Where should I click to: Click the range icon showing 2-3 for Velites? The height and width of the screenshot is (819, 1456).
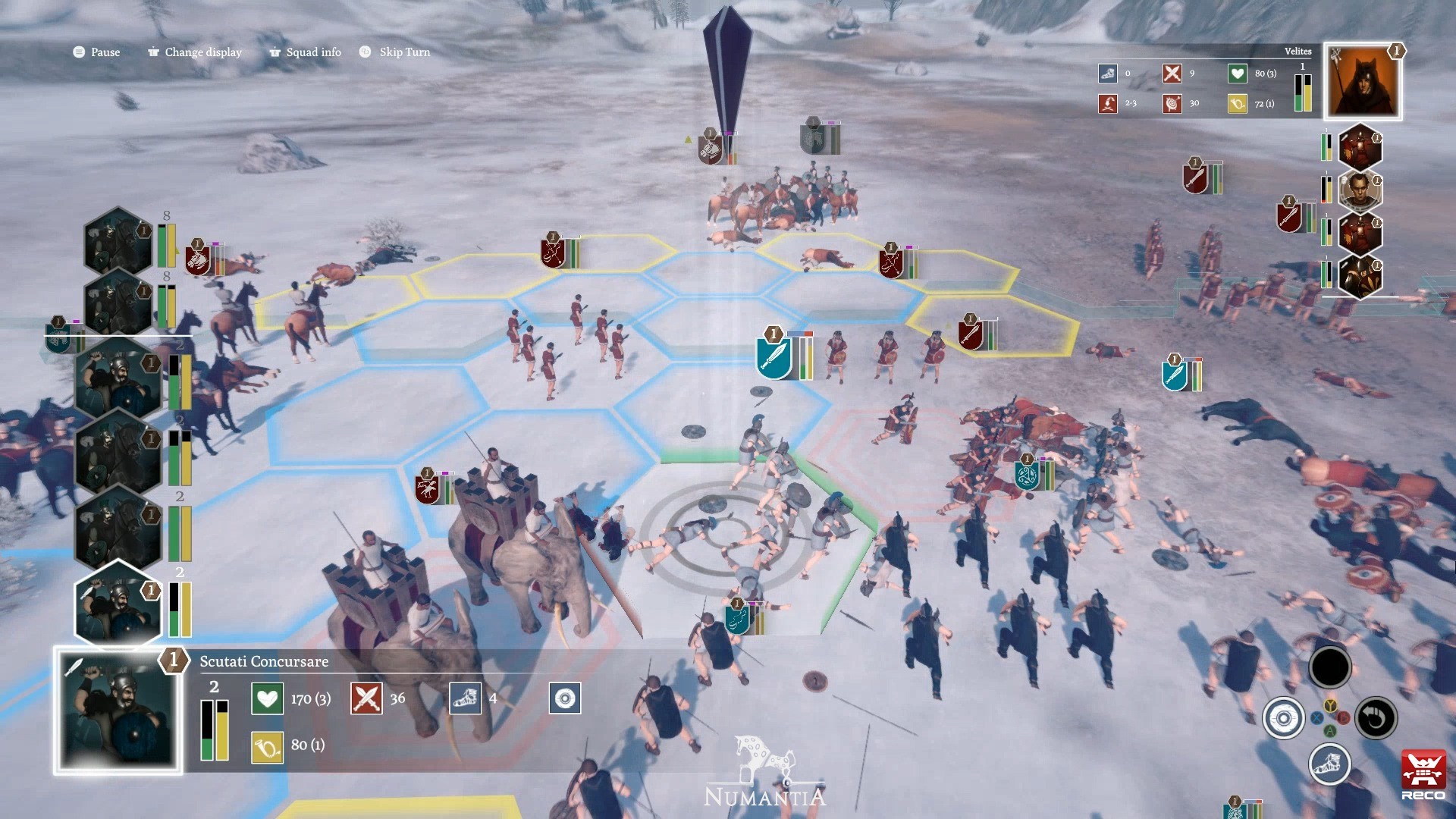click(x=1107, y=104)
